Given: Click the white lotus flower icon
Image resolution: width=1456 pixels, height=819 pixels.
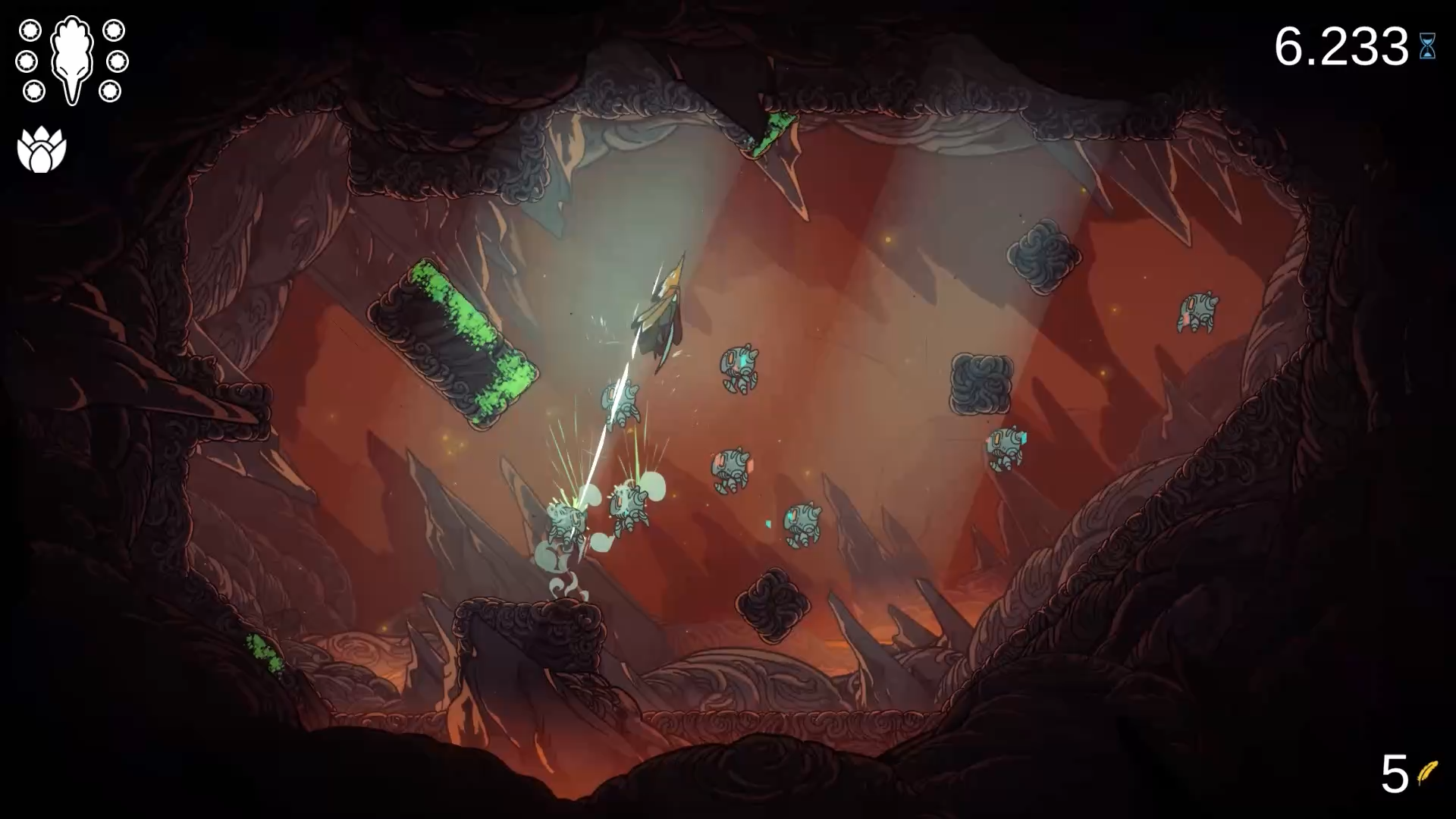Looking at the screenshot, I should coord(42,150).
